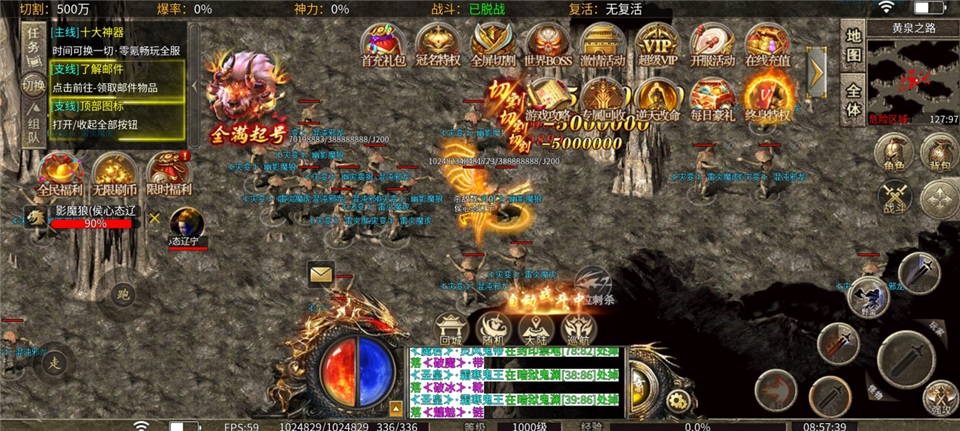
Task: Open the 限时福利 limited-time welfare icon
Action: [170, 174]
